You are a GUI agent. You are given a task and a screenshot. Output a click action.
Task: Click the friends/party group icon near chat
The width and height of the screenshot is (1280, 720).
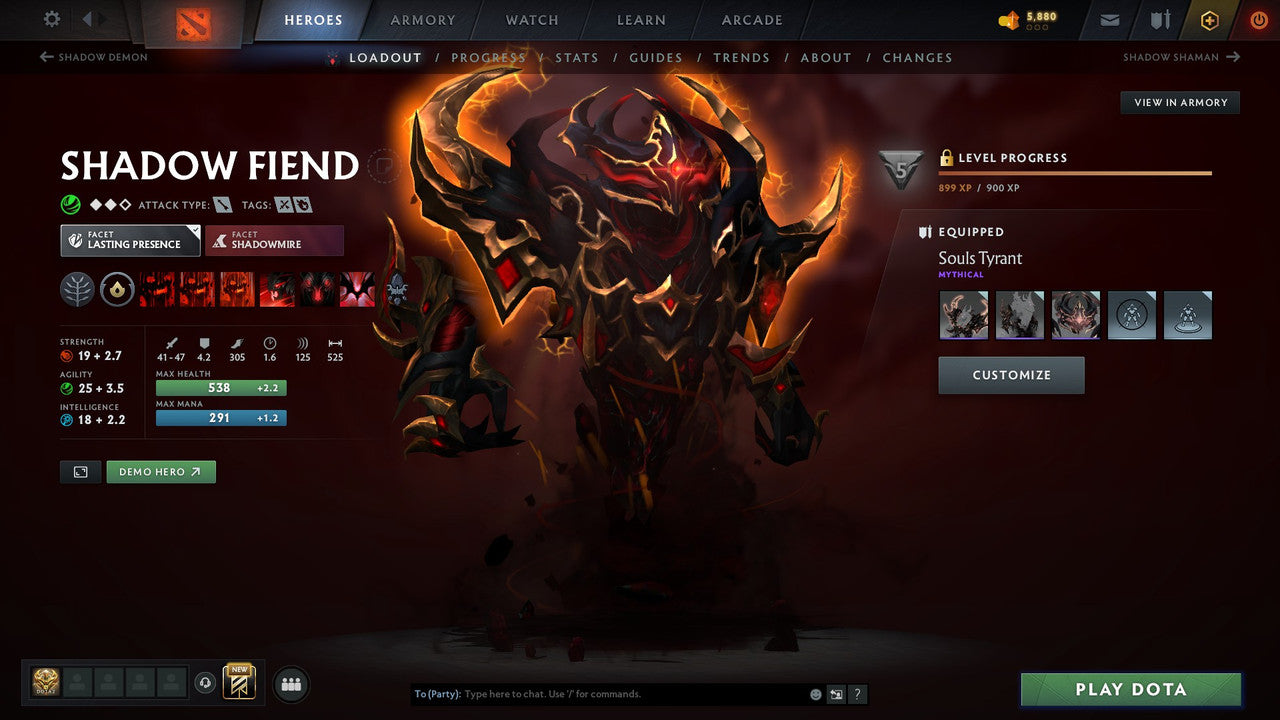(x=289, y=683)
